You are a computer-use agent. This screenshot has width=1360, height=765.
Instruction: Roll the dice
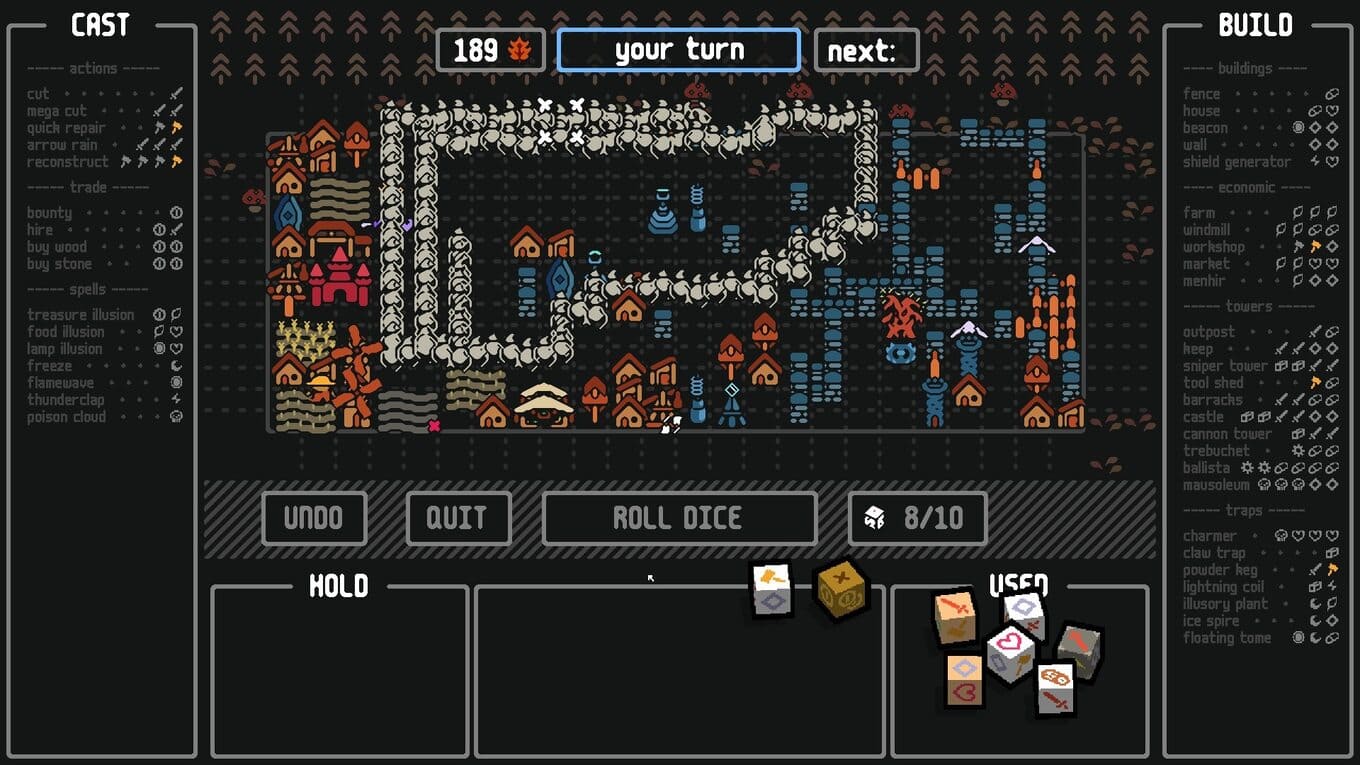pos(678,518)
